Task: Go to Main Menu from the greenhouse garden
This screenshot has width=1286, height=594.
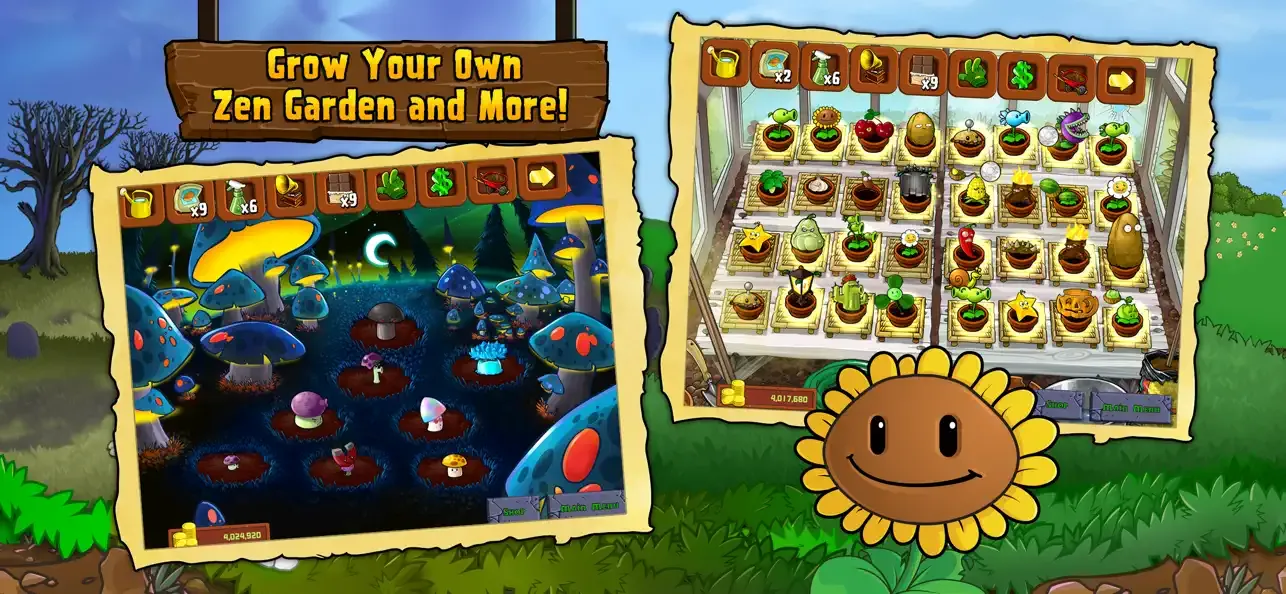Action: (x=1129, y=407)
